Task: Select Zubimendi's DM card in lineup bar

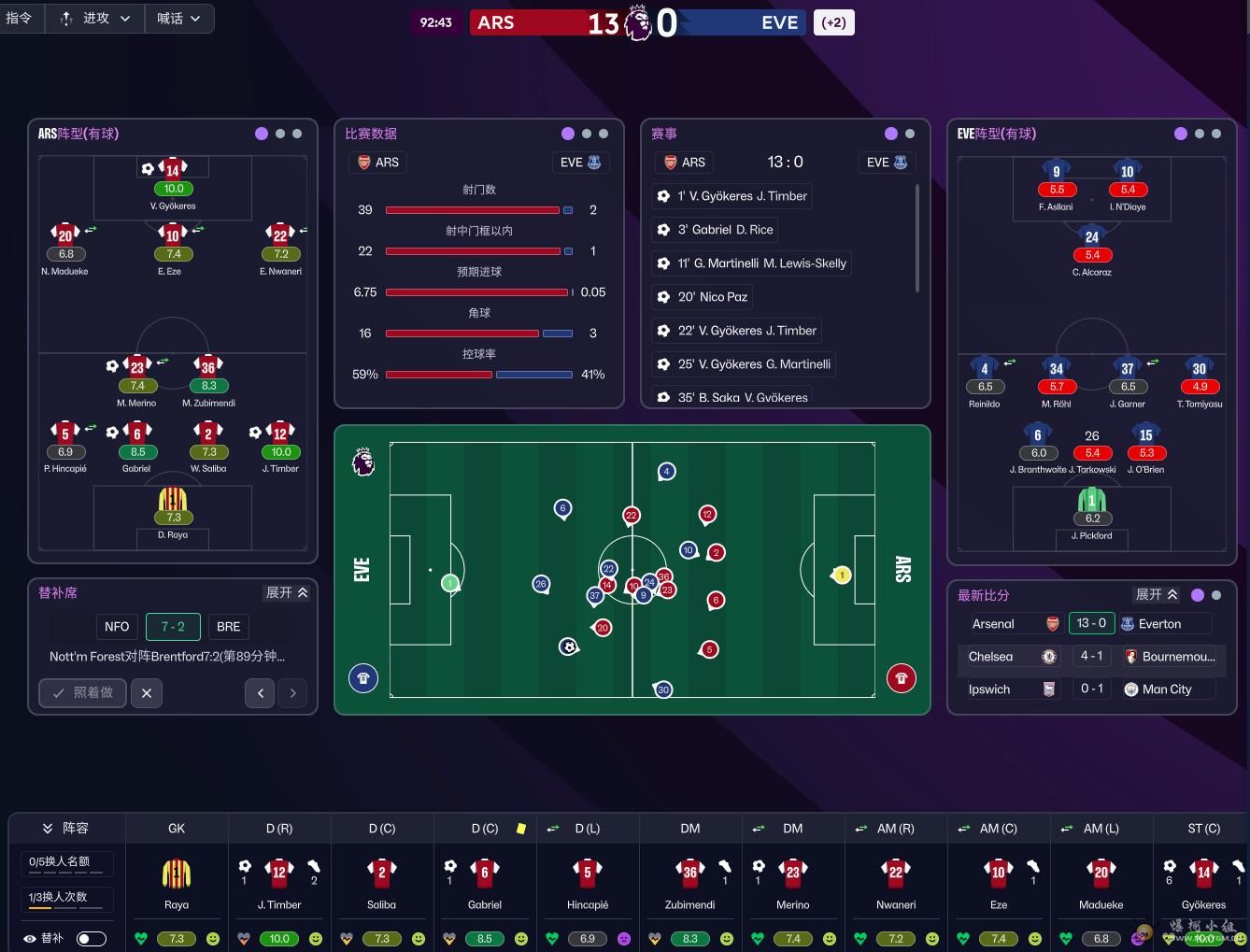Action: click(690, 883)
